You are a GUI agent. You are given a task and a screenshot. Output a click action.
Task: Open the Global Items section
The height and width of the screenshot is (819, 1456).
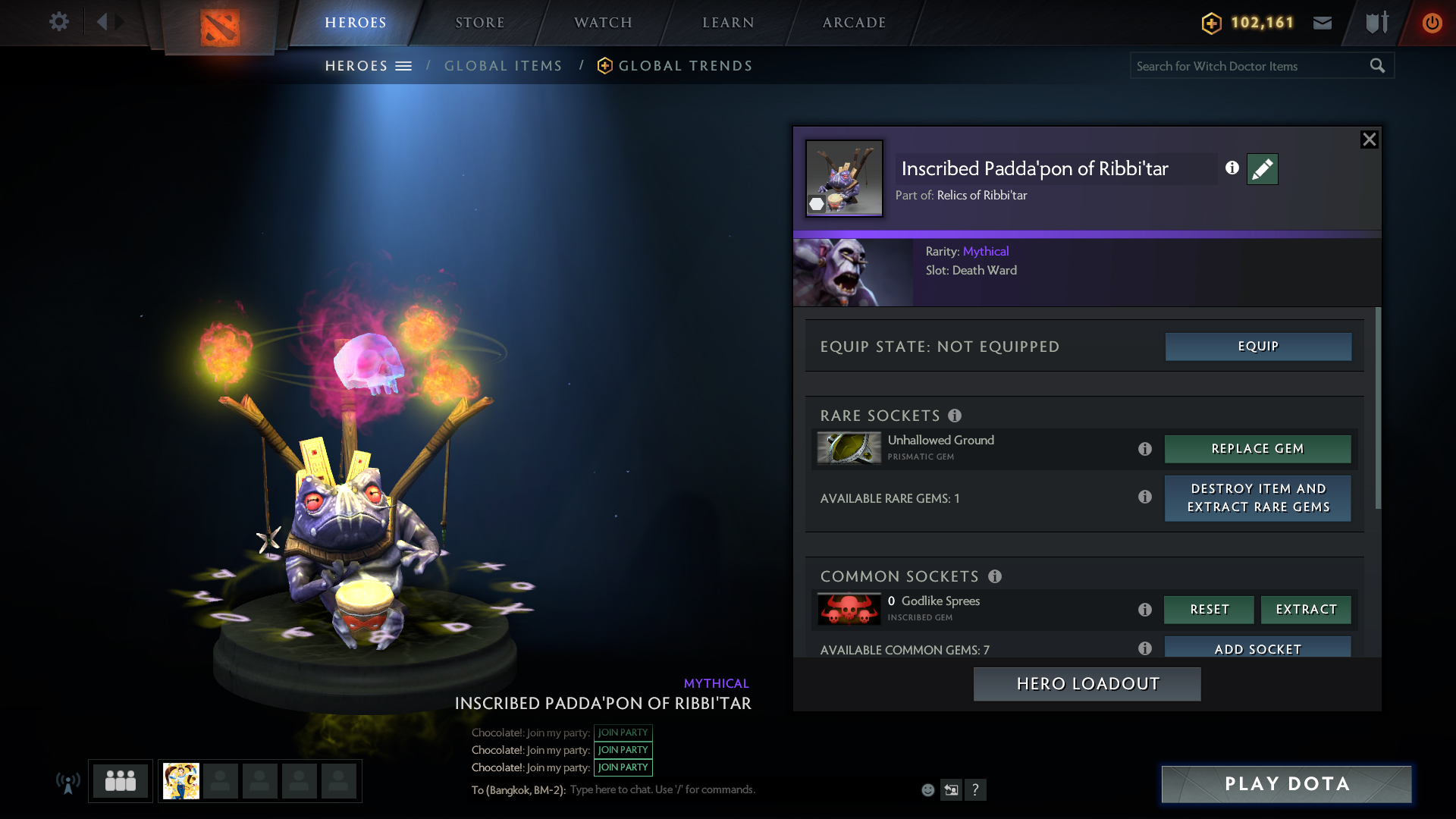click(x=503, y=66)
